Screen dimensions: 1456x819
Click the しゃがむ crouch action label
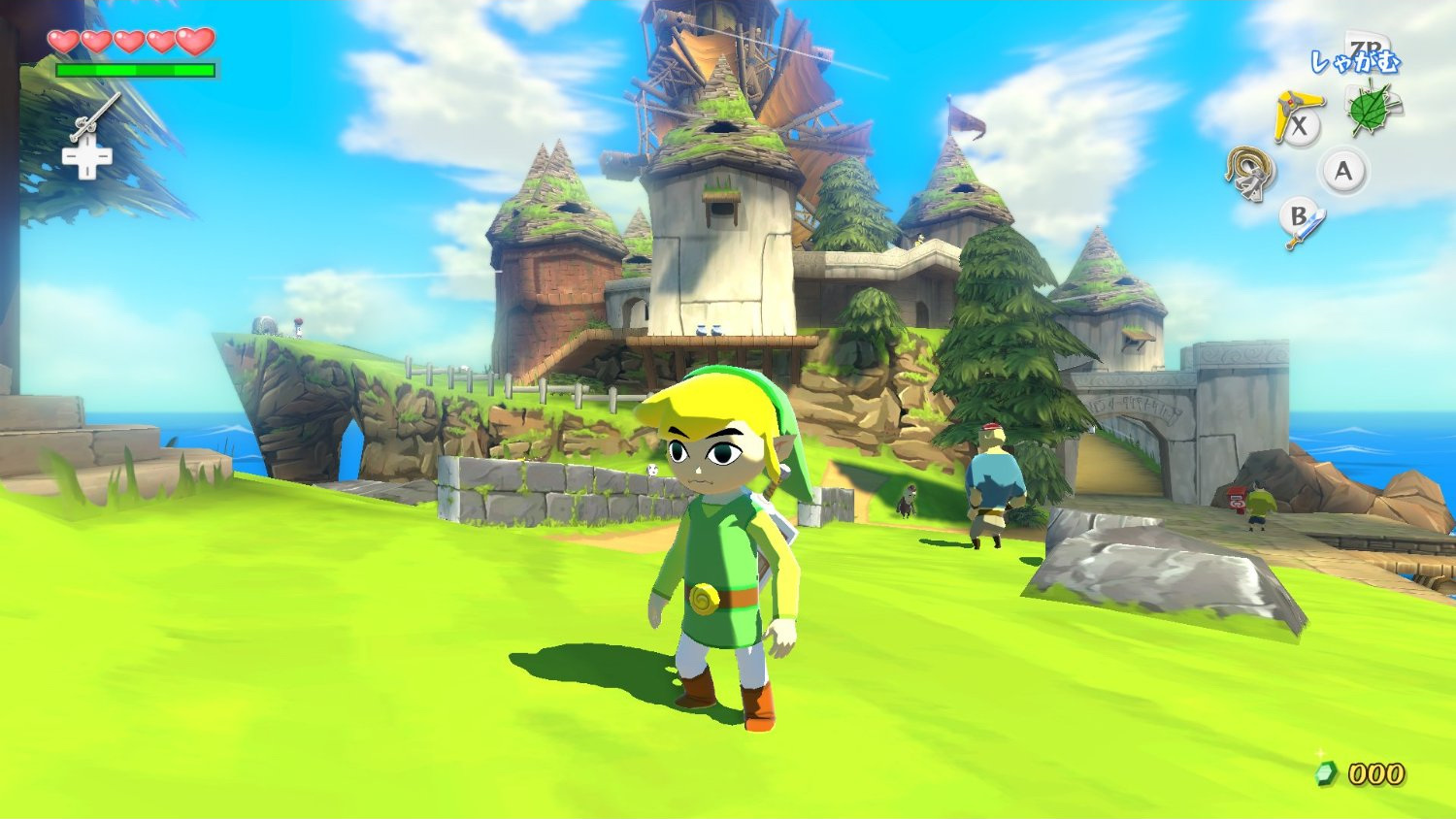1355,60
